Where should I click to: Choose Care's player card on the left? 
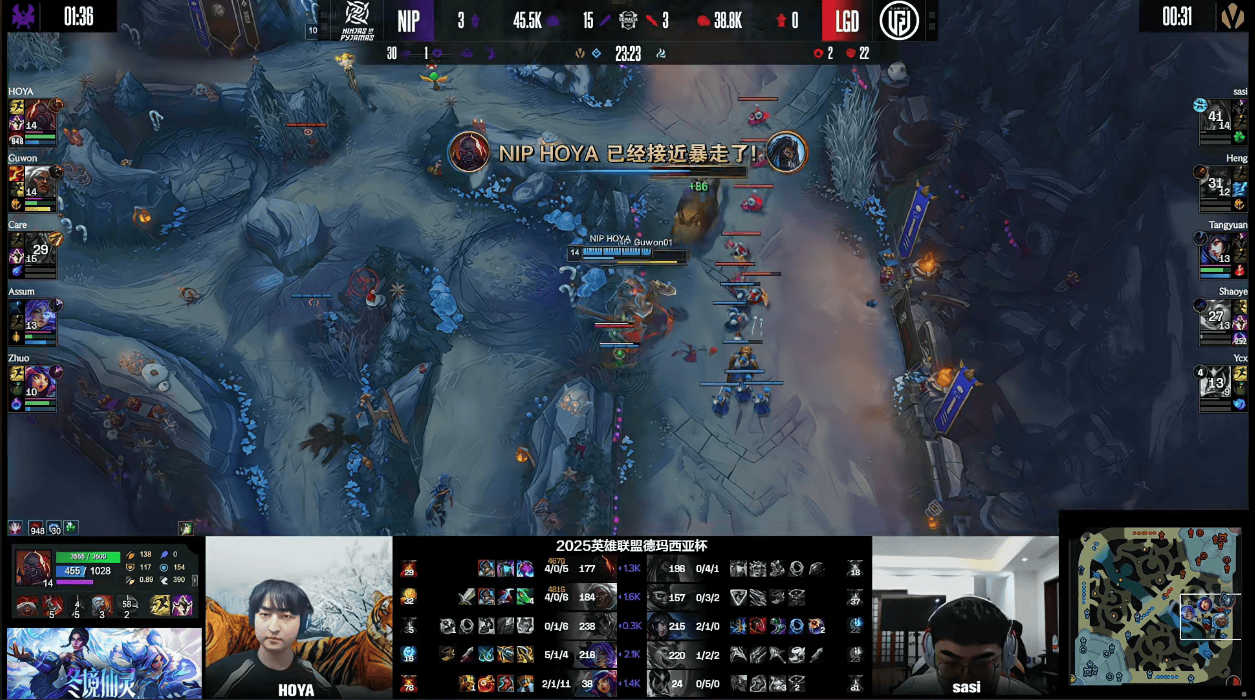tap(34, 250)
